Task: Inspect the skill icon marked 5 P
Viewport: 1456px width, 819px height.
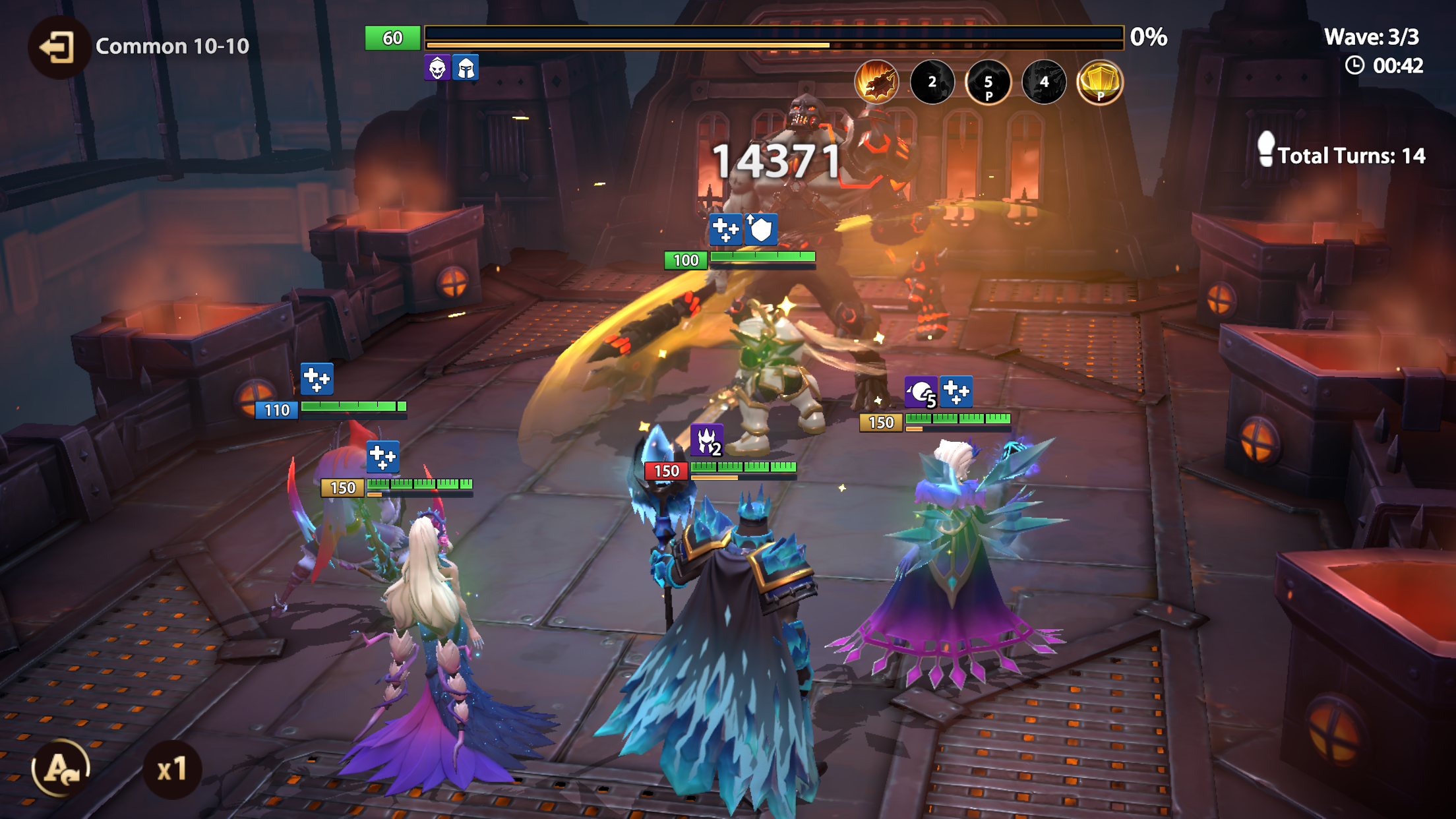Action: pyautogui.click(x=988, y=82)
